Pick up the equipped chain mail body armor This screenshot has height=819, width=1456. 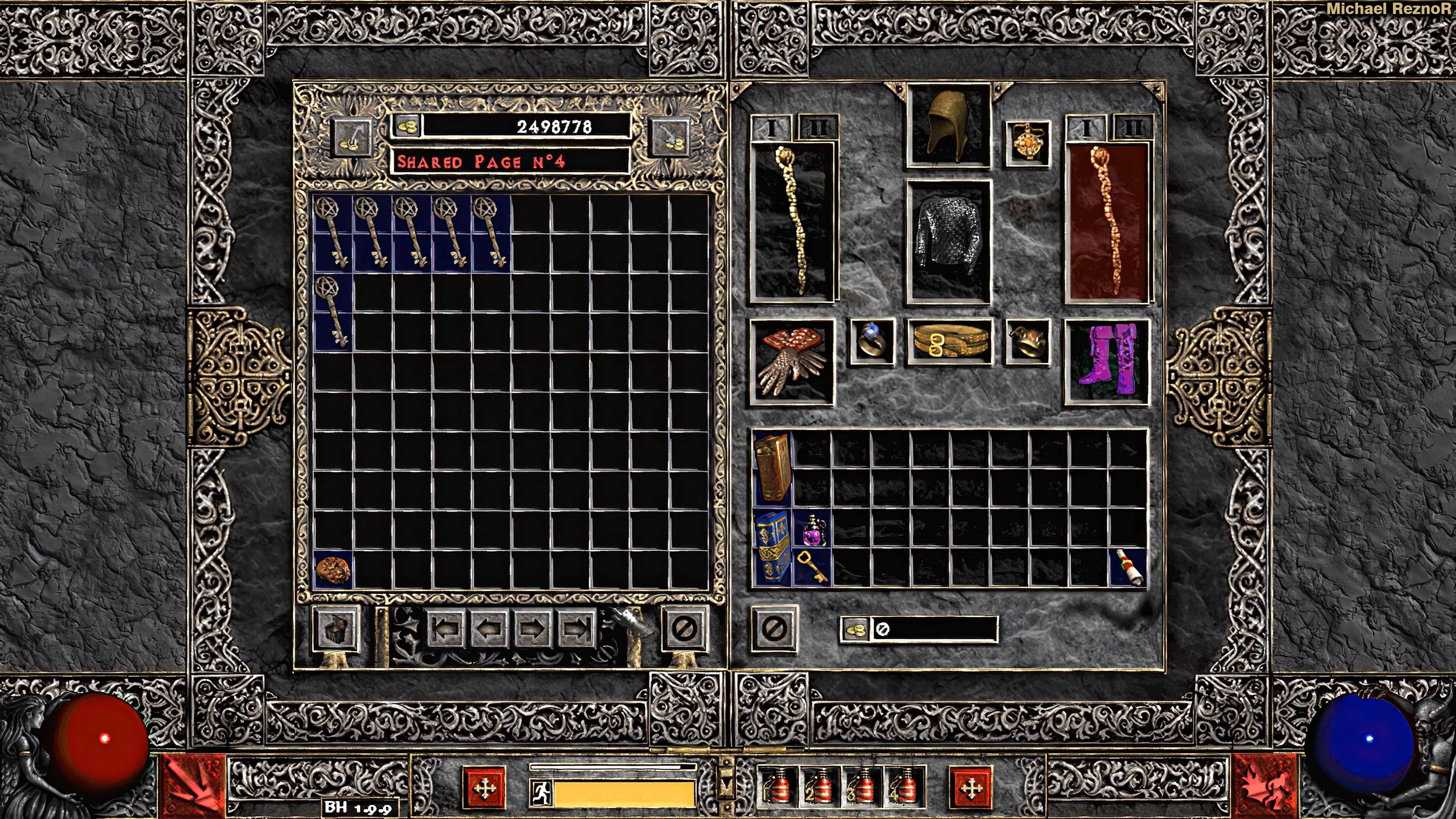click(x=948, y=242)
